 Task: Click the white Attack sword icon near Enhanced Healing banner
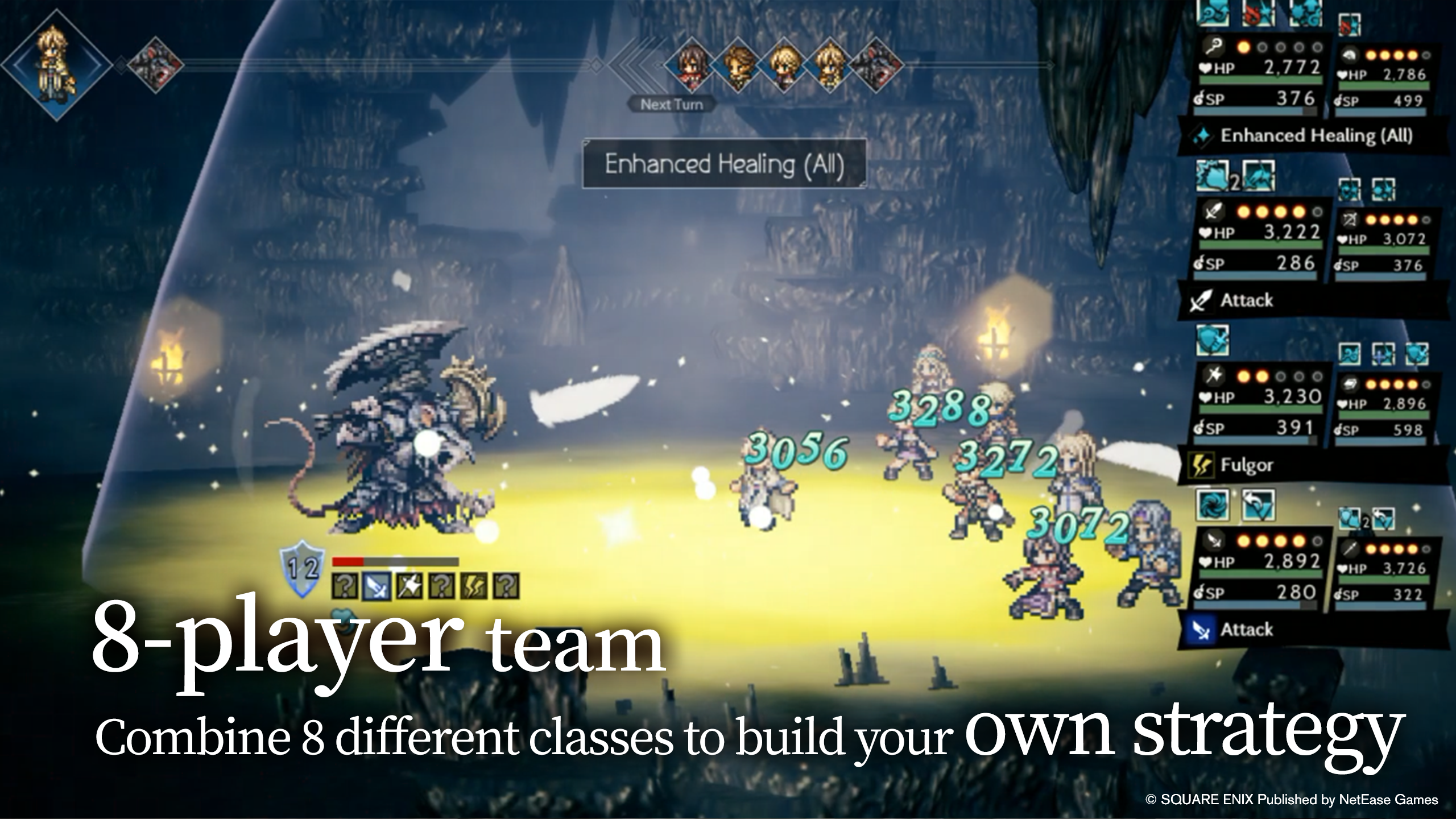pos(1201,300)
